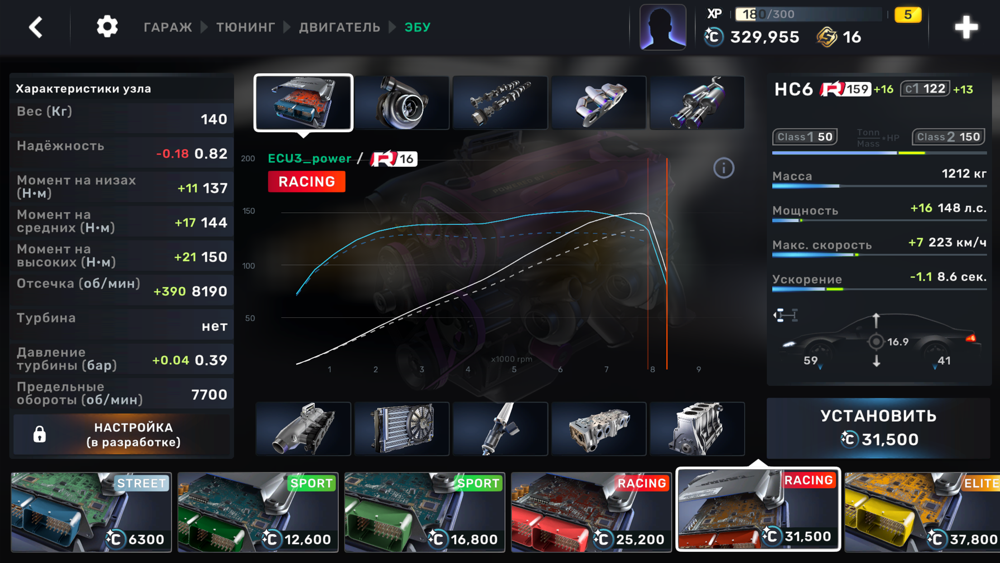Select the cylinder head category
Viewport: 1000px width, 563px height.
tap(598, 429)
